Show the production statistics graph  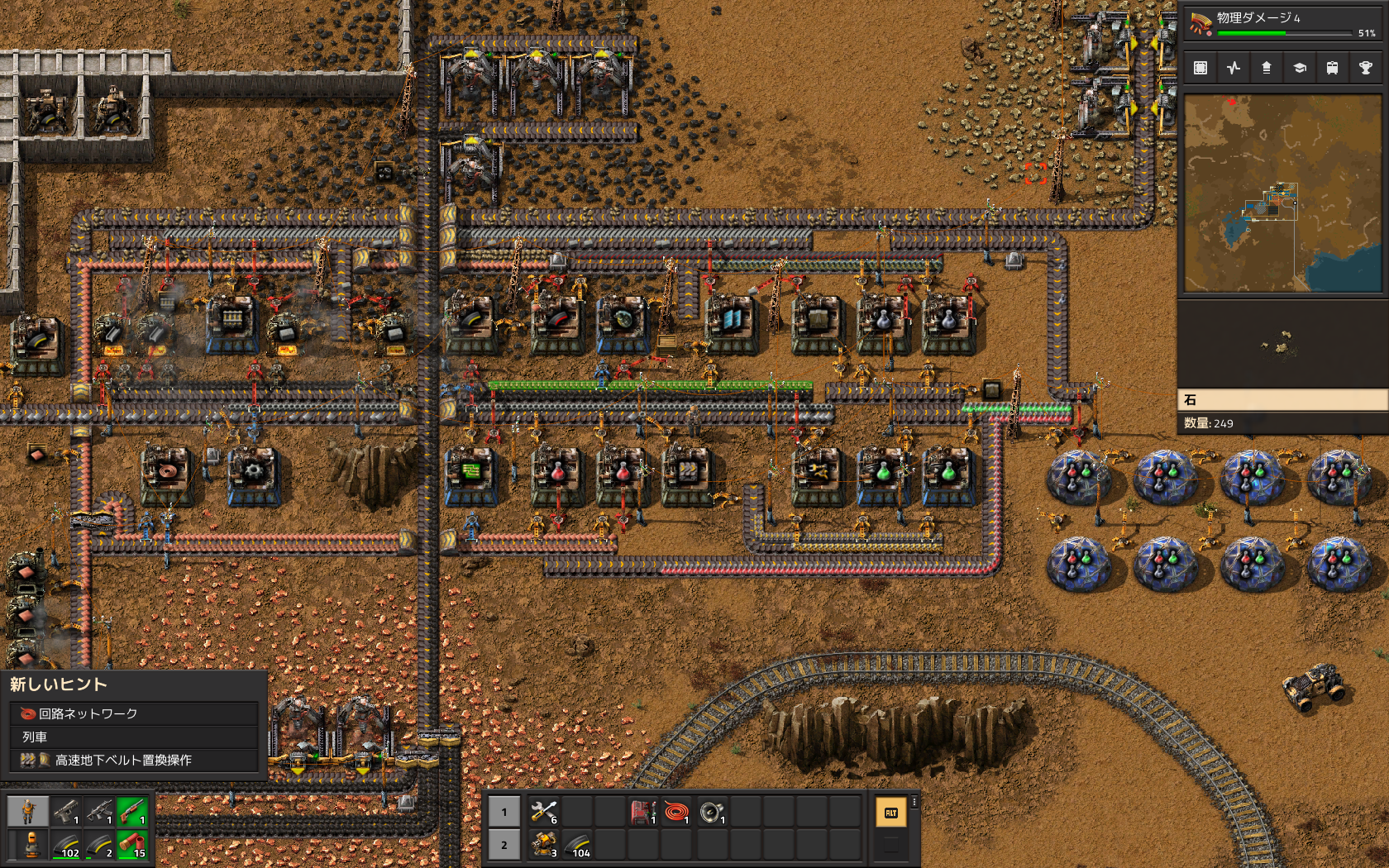(x=1234, y=68)
